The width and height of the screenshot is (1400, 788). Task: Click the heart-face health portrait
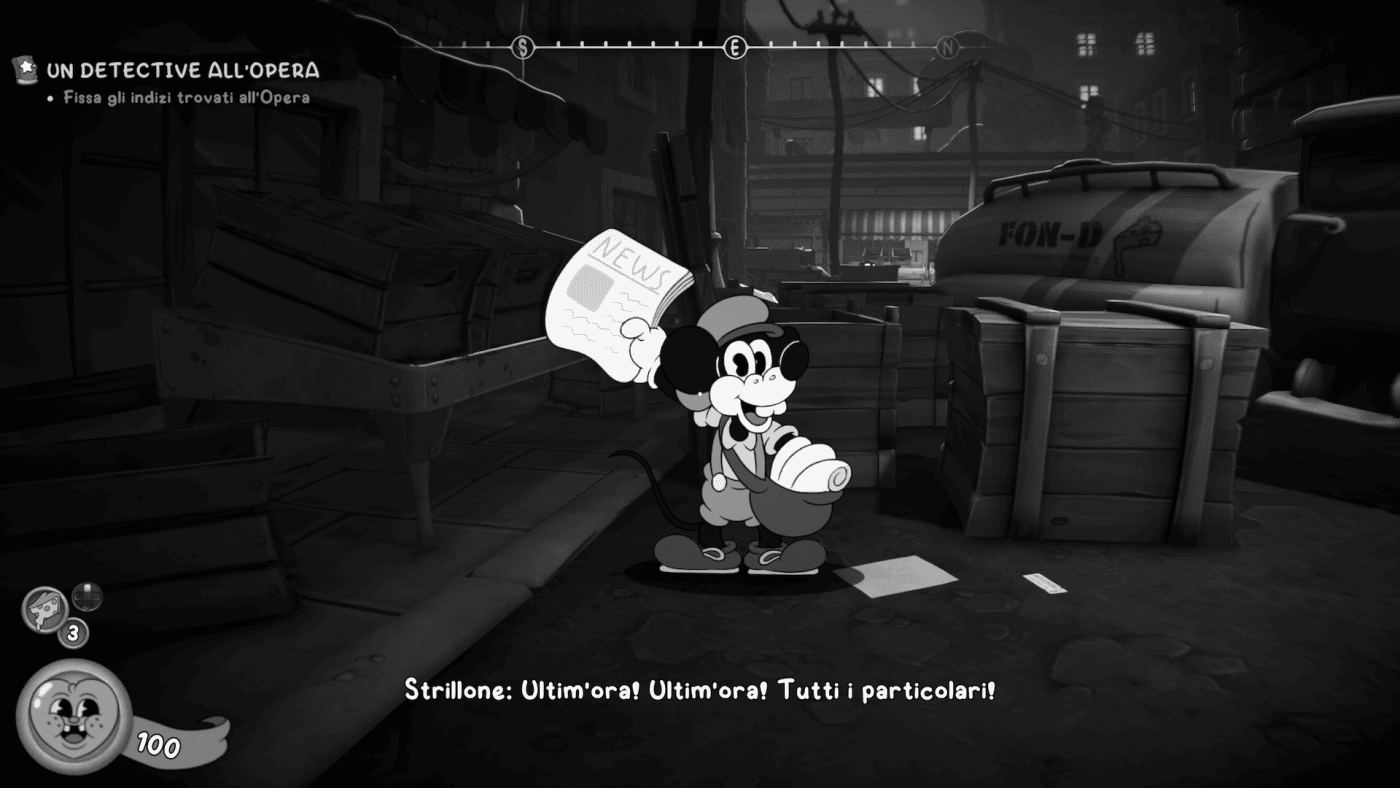click(x=73, y=715)
